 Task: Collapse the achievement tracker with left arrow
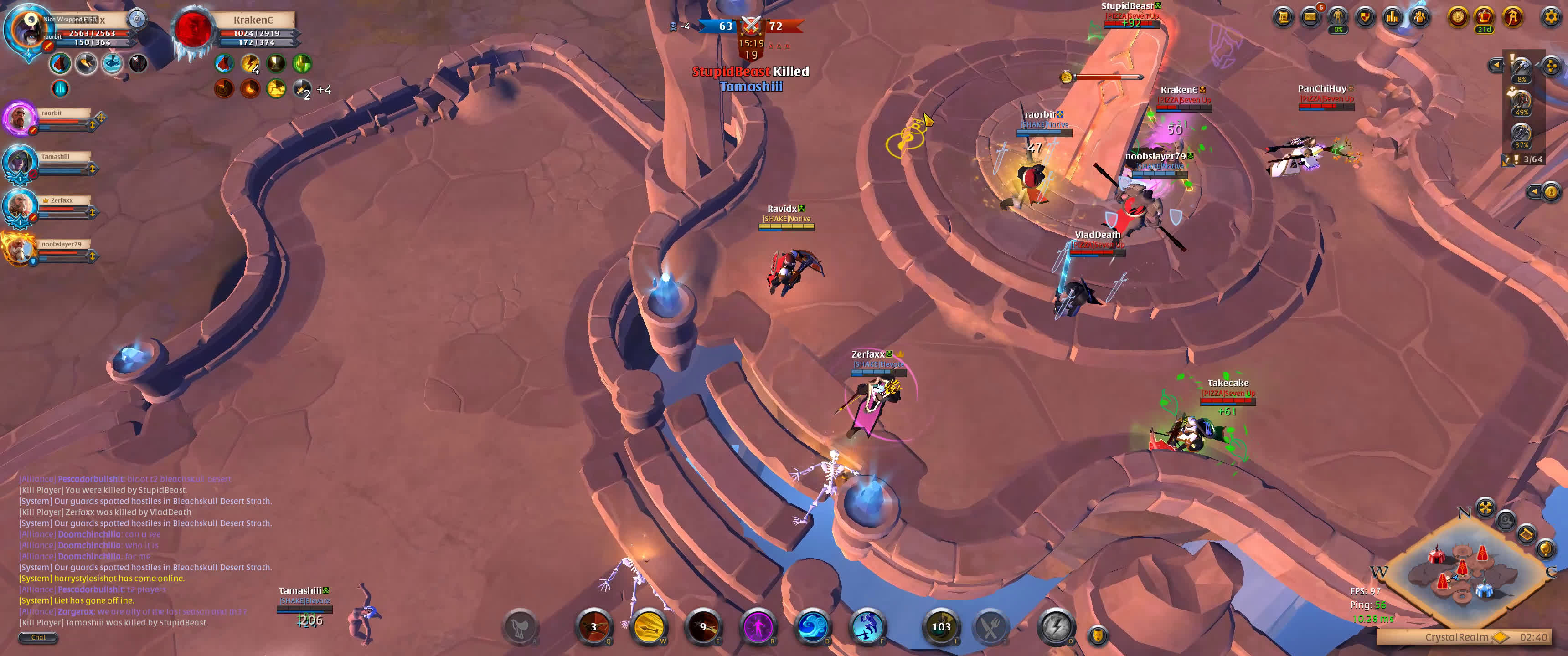point(1496,65)
